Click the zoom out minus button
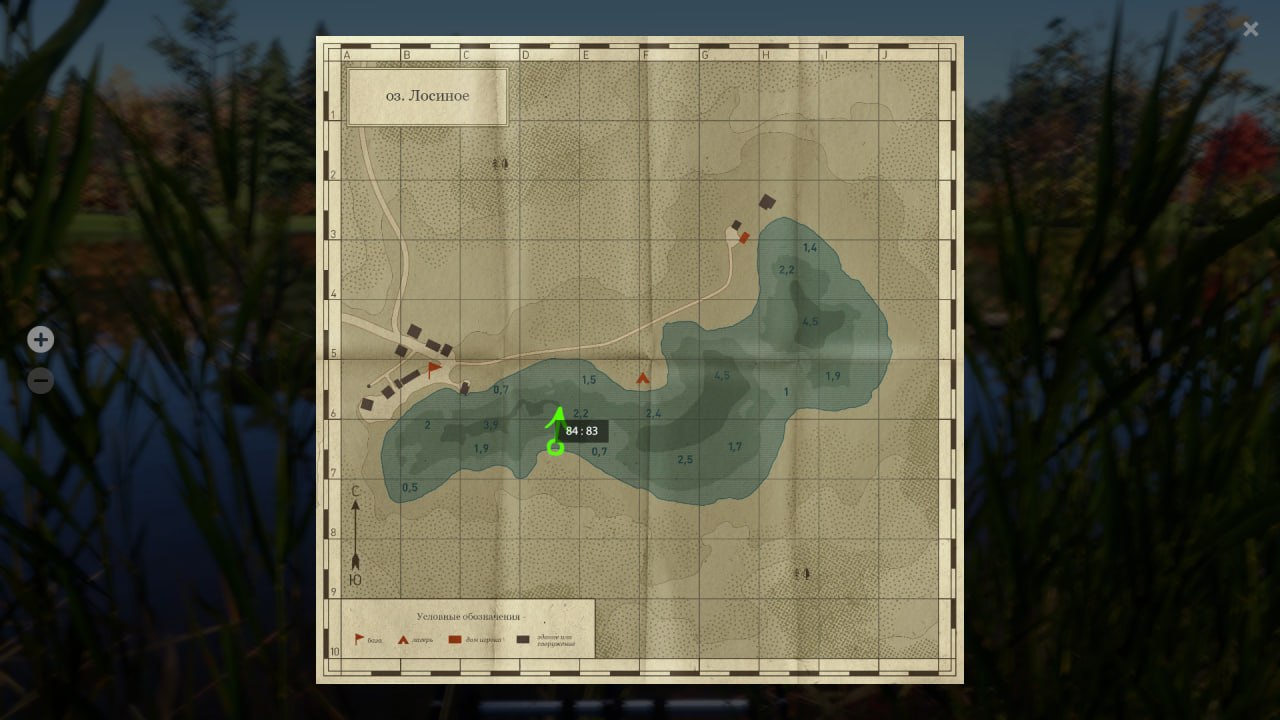This screenshot has width=1280, height=720. 40,380
